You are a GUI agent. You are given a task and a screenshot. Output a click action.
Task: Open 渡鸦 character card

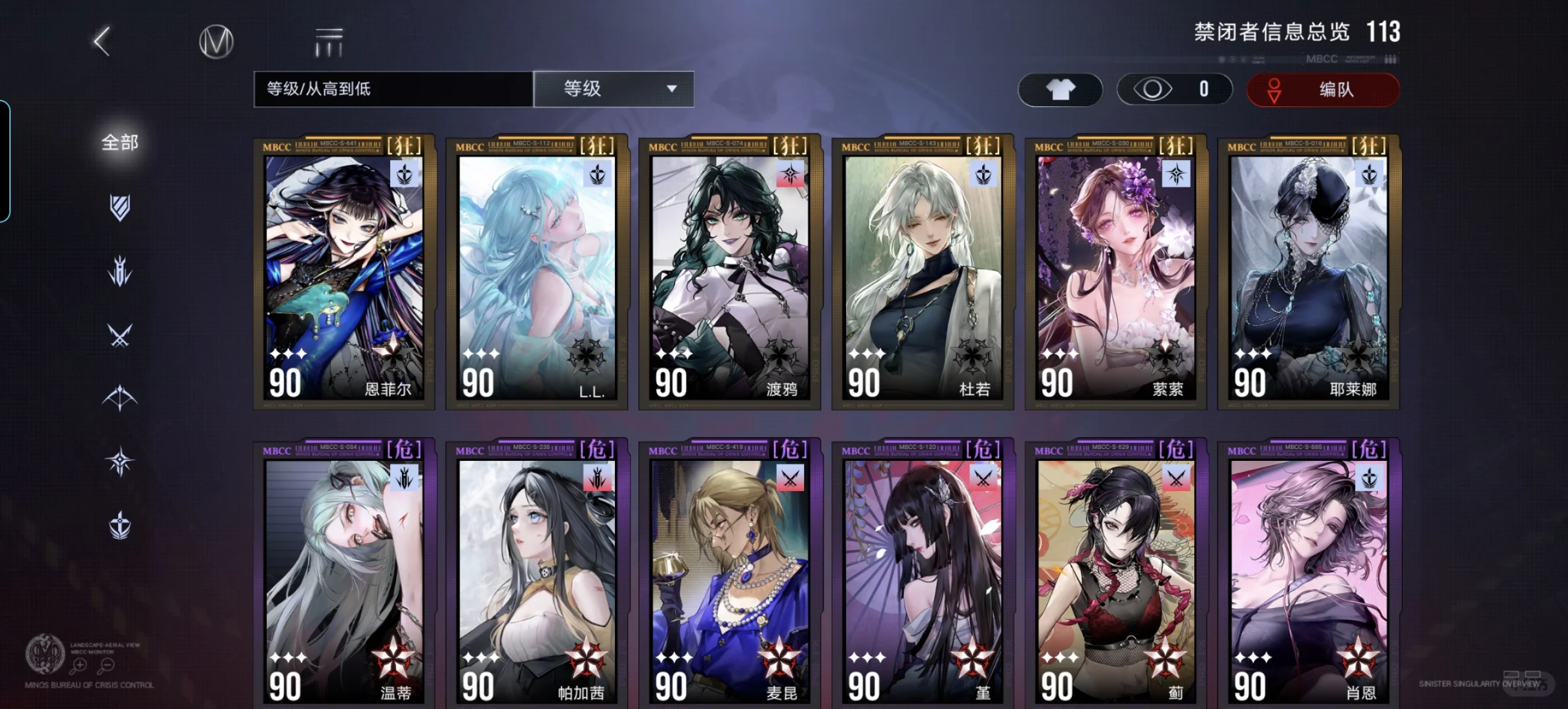730,272
